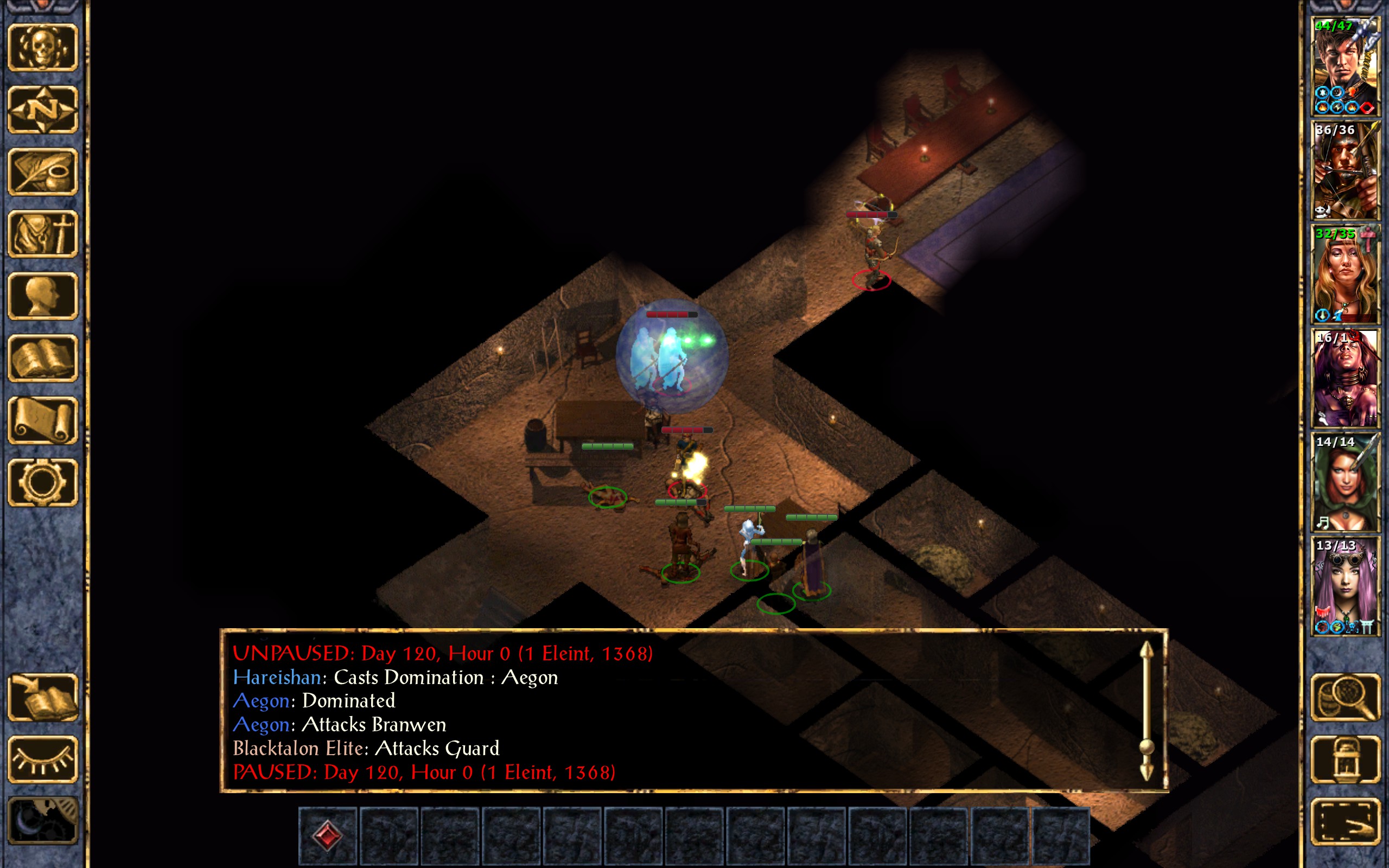This screenshot has height=868, width=1389.
Task: Show the character record via the head icon
Action: (x=42, y=296)
